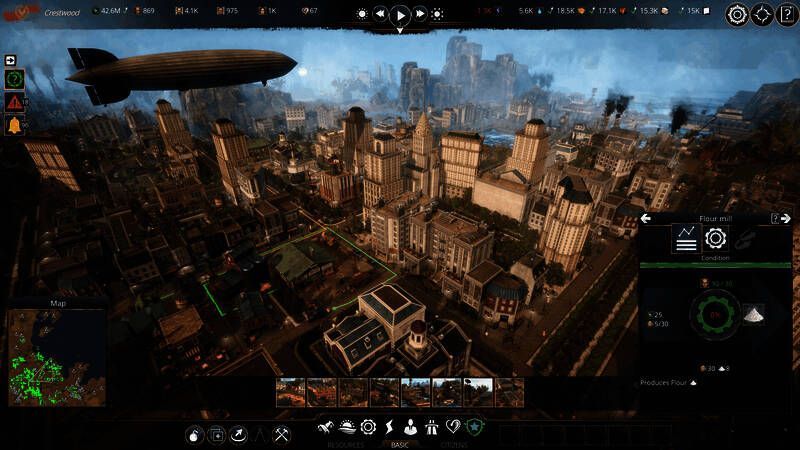The height and width of the screenshot is (450, 800).
Task: Open help with the top-right question mark
Action: tap(786, 15)
